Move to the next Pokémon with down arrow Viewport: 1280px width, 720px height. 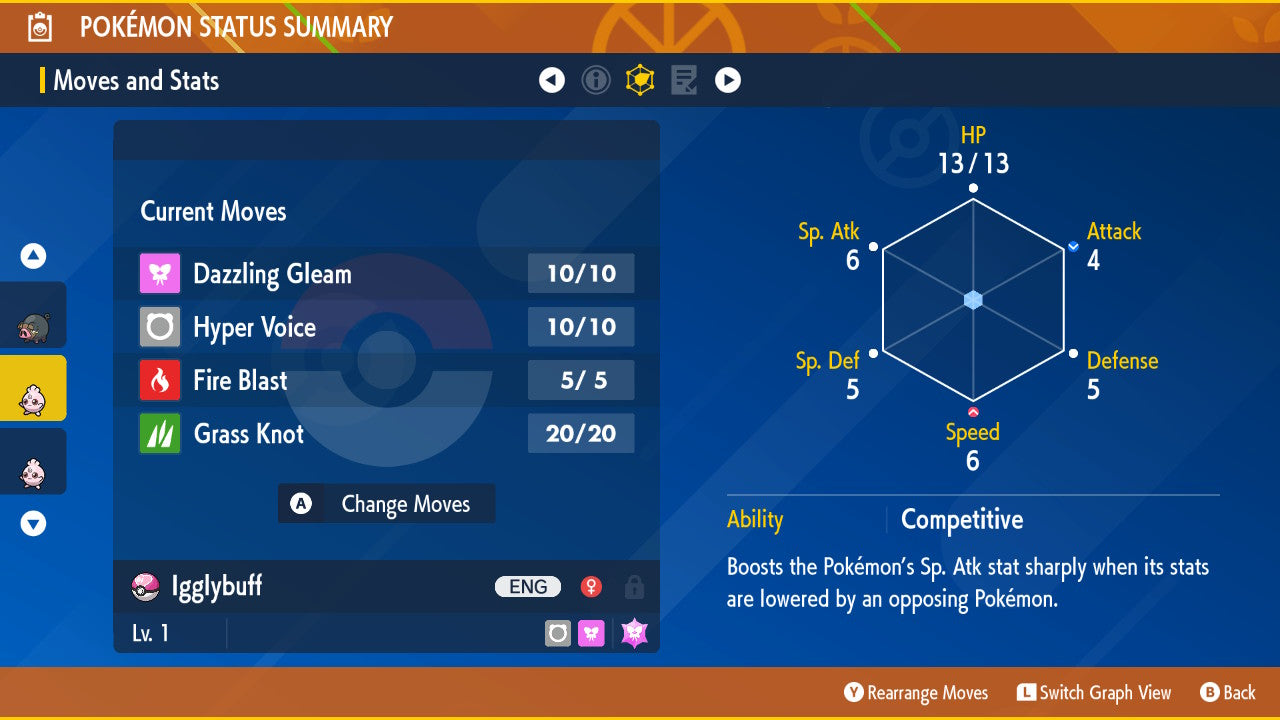tap(33, 523)
